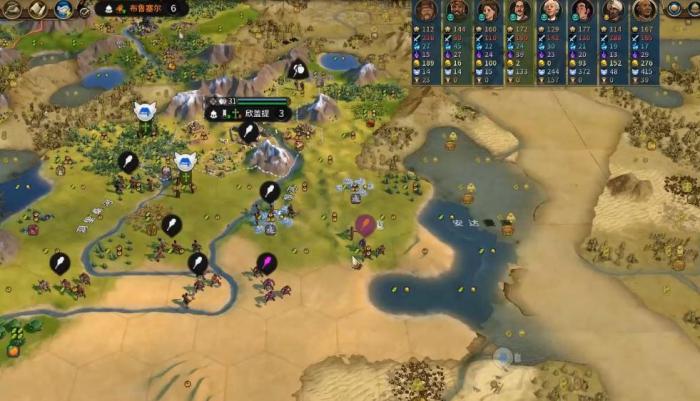700x401 pixels.
Task: Open the second leader portrait in the ribbon
Action: 457,11
